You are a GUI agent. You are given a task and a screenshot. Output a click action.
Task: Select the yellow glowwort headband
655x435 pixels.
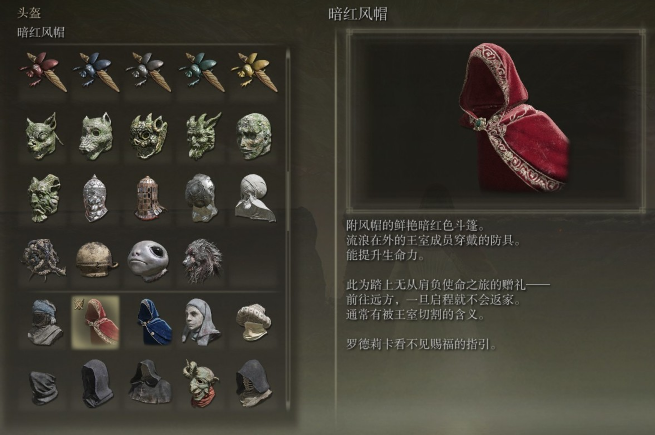(253, 72)
